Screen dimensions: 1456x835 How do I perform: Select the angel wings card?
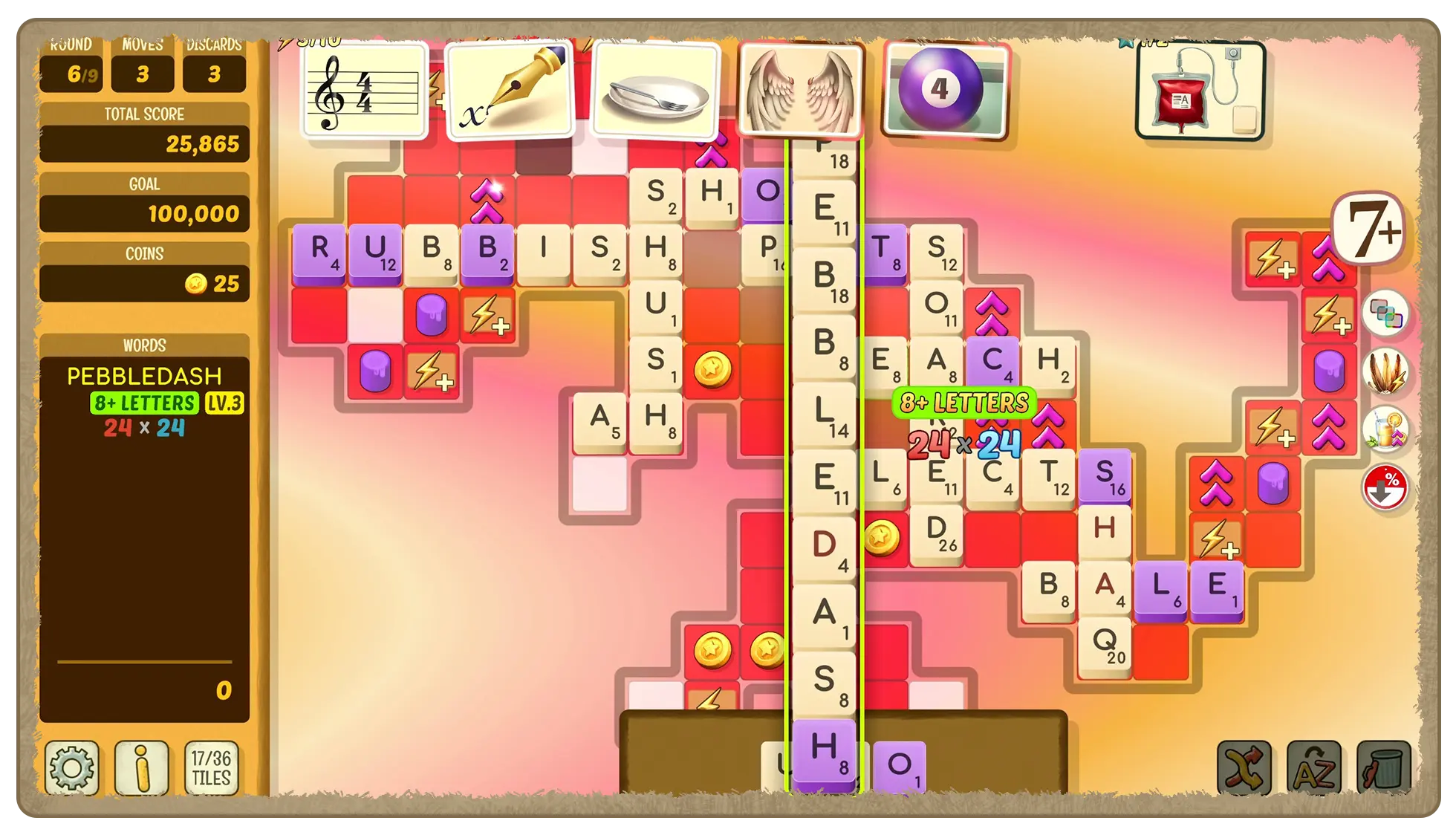(801, 90)
